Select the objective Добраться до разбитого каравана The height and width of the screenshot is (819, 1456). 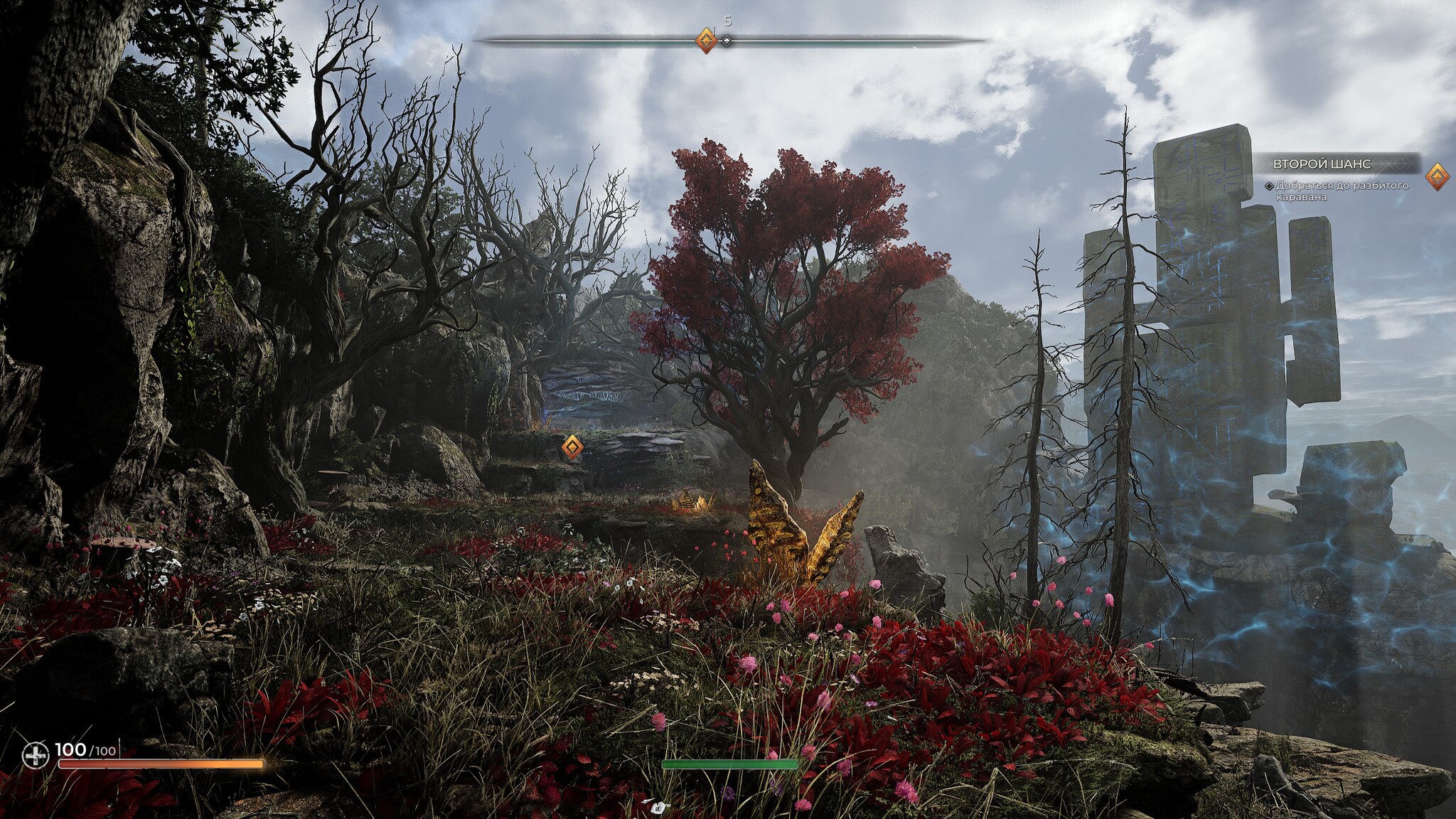1327,191
